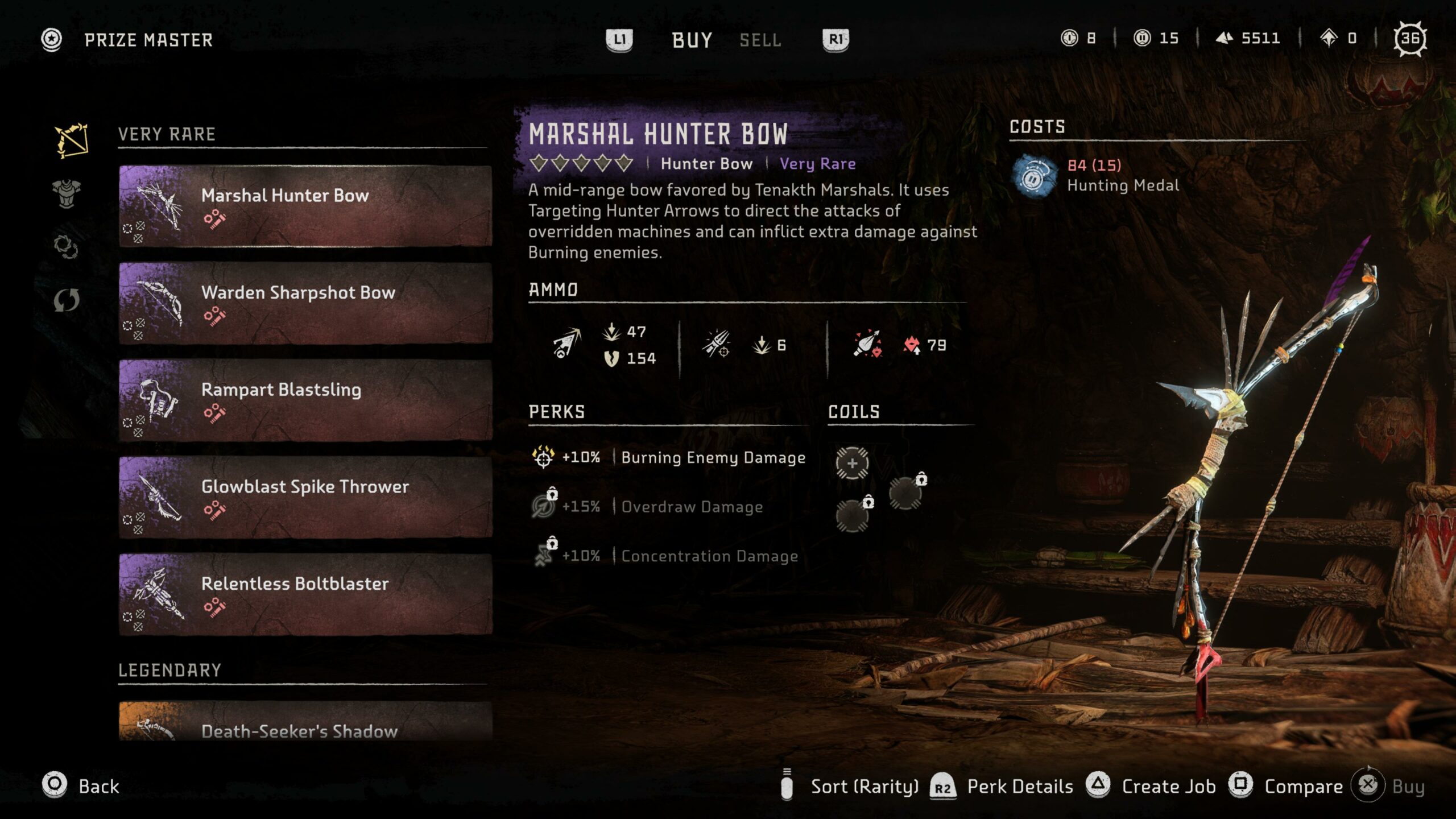Select the Burning Enemy Damage perk
This screenshot has height=819, width=1456.
(x=669, y=457)
